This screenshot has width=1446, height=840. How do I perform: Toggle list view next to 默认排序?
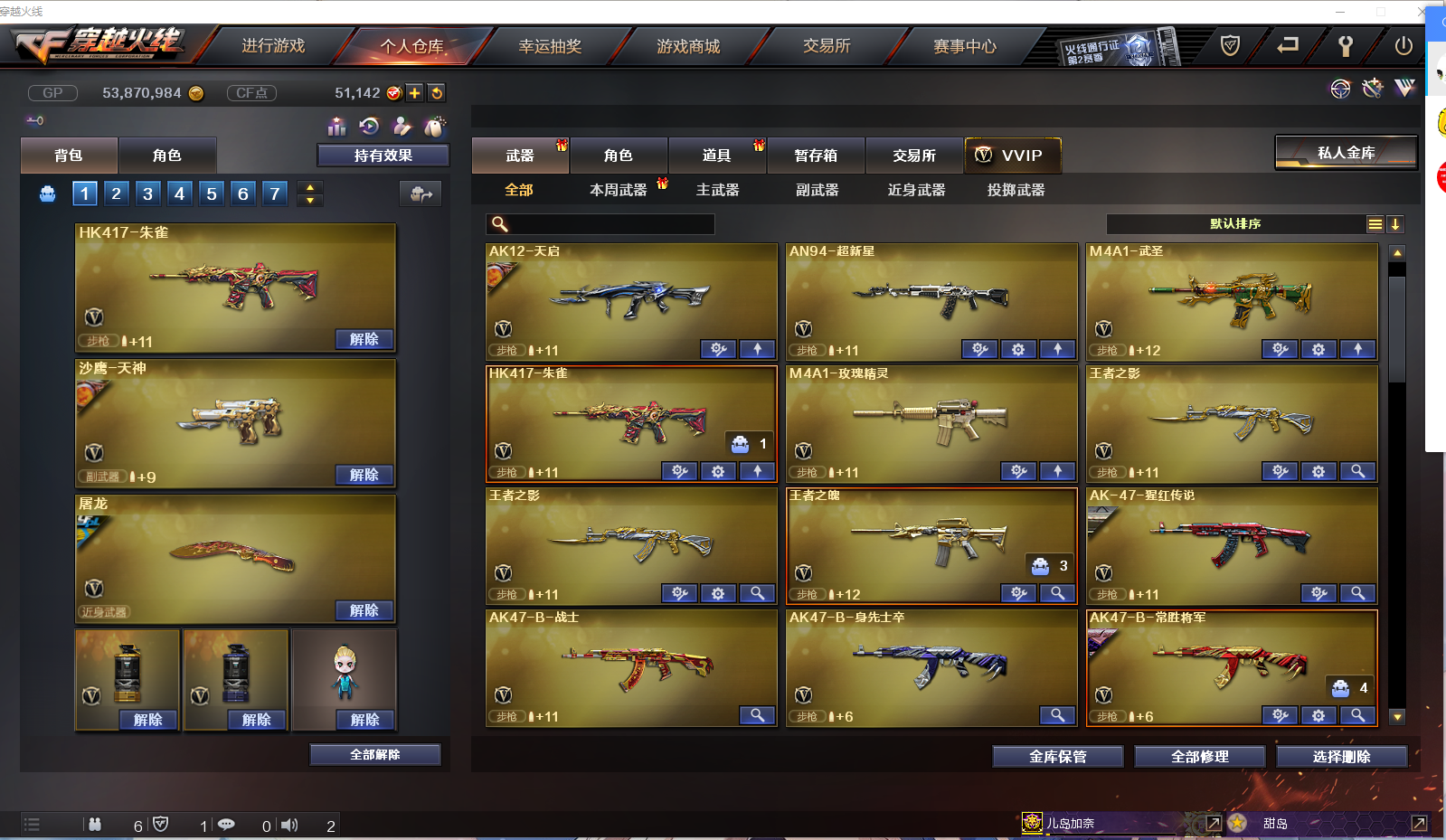[1375, 223]
